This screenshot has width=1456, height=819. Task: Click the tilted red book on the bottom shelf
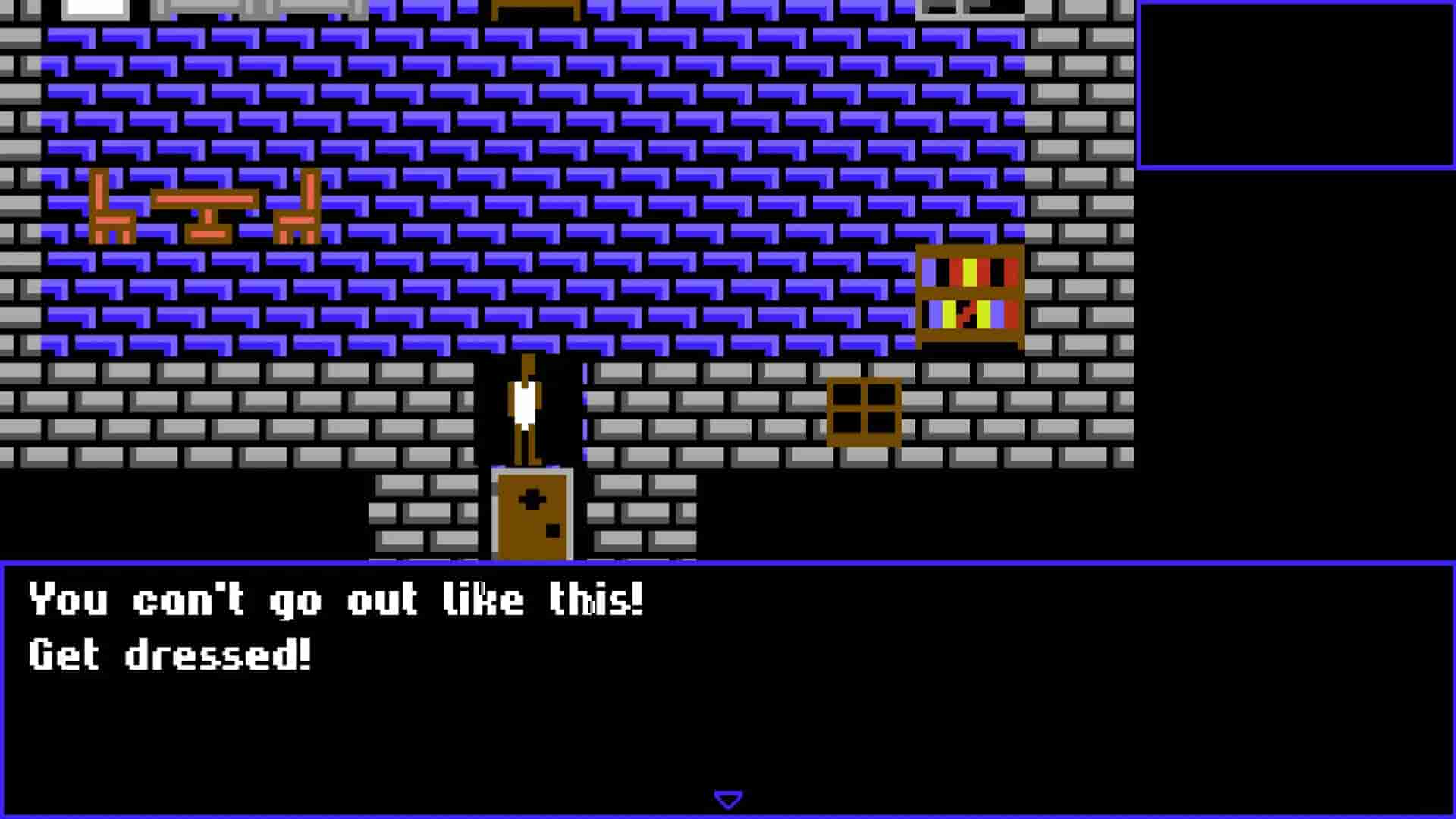coord(965,312)
